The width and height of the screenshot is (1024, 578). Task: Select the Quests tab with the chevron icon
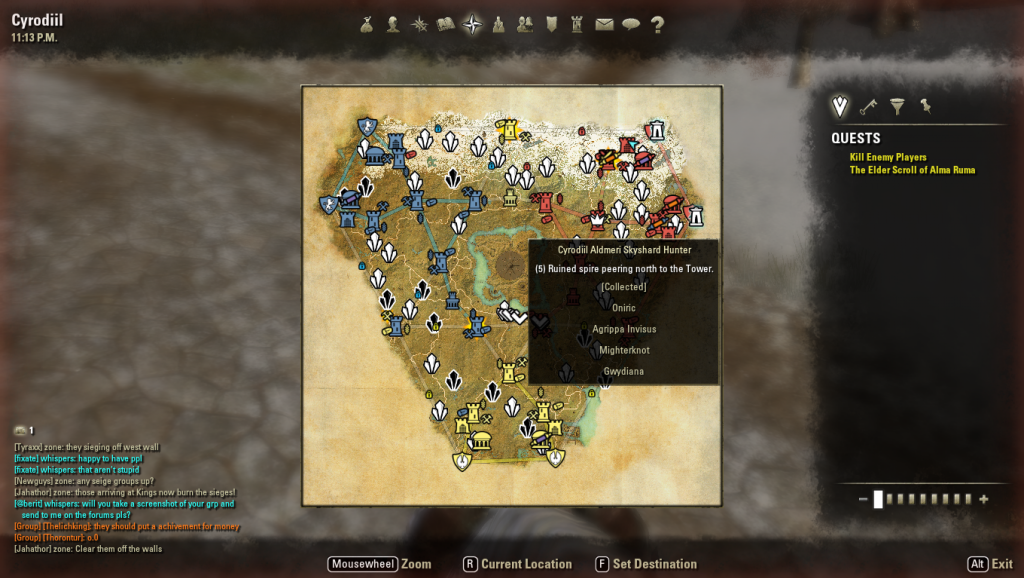pyautogui.click(x=840, y=106)
